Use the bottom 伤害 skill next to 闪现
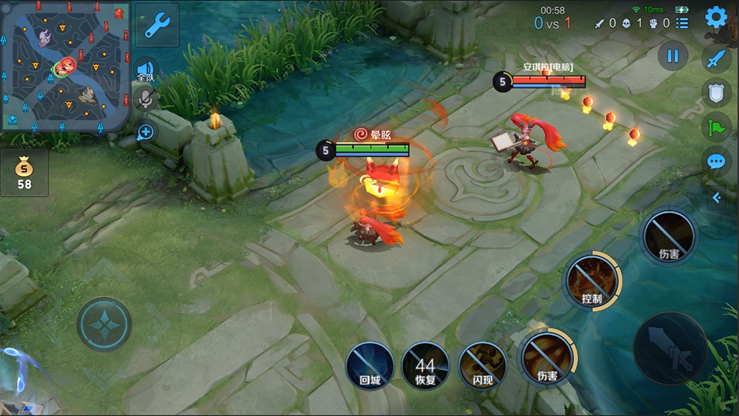Viewport: 739px width, 416px height. (546, 359)
